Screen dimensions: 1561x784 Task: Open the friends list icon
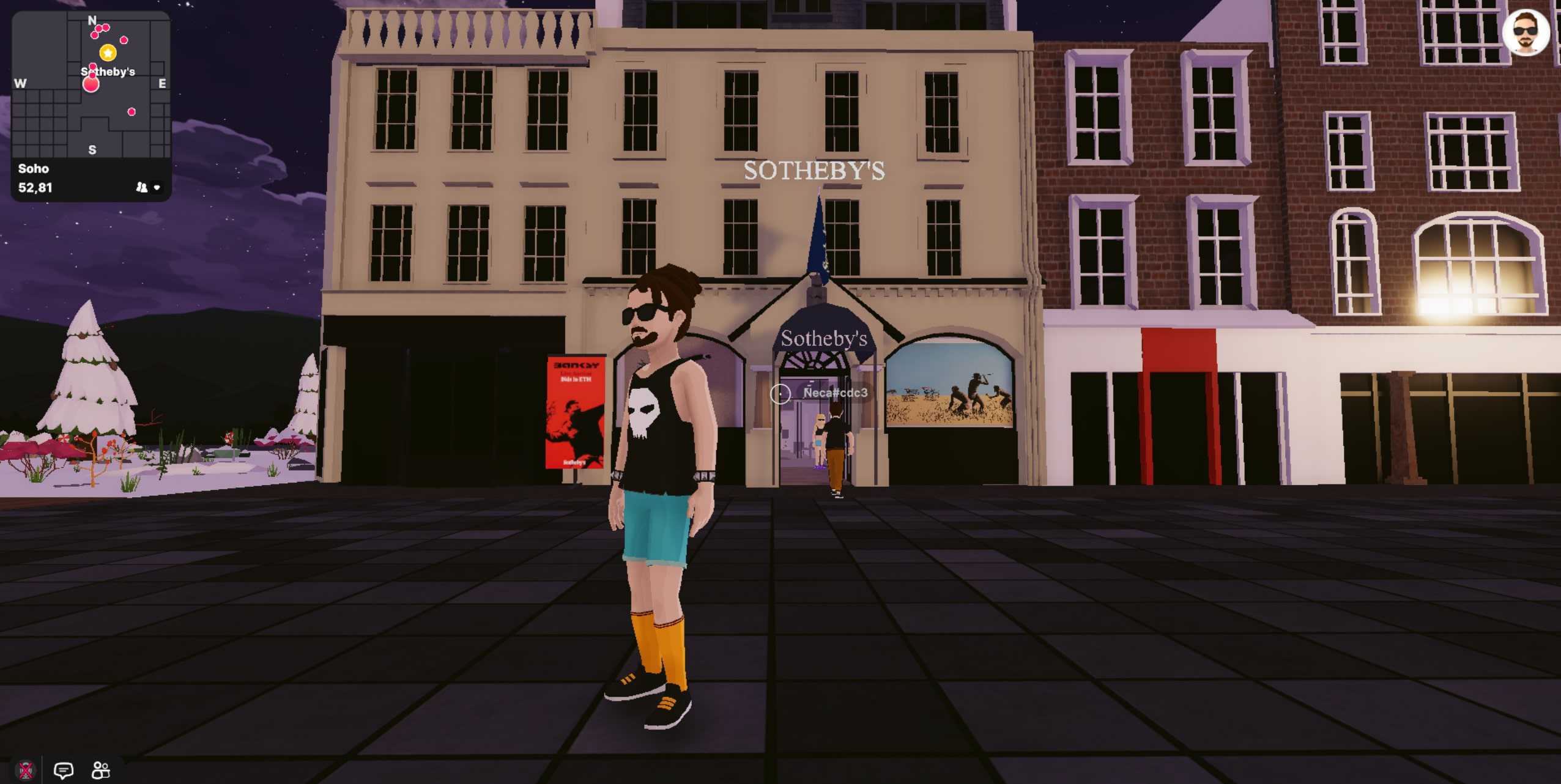pyautogui.click(x=100, y=770)
